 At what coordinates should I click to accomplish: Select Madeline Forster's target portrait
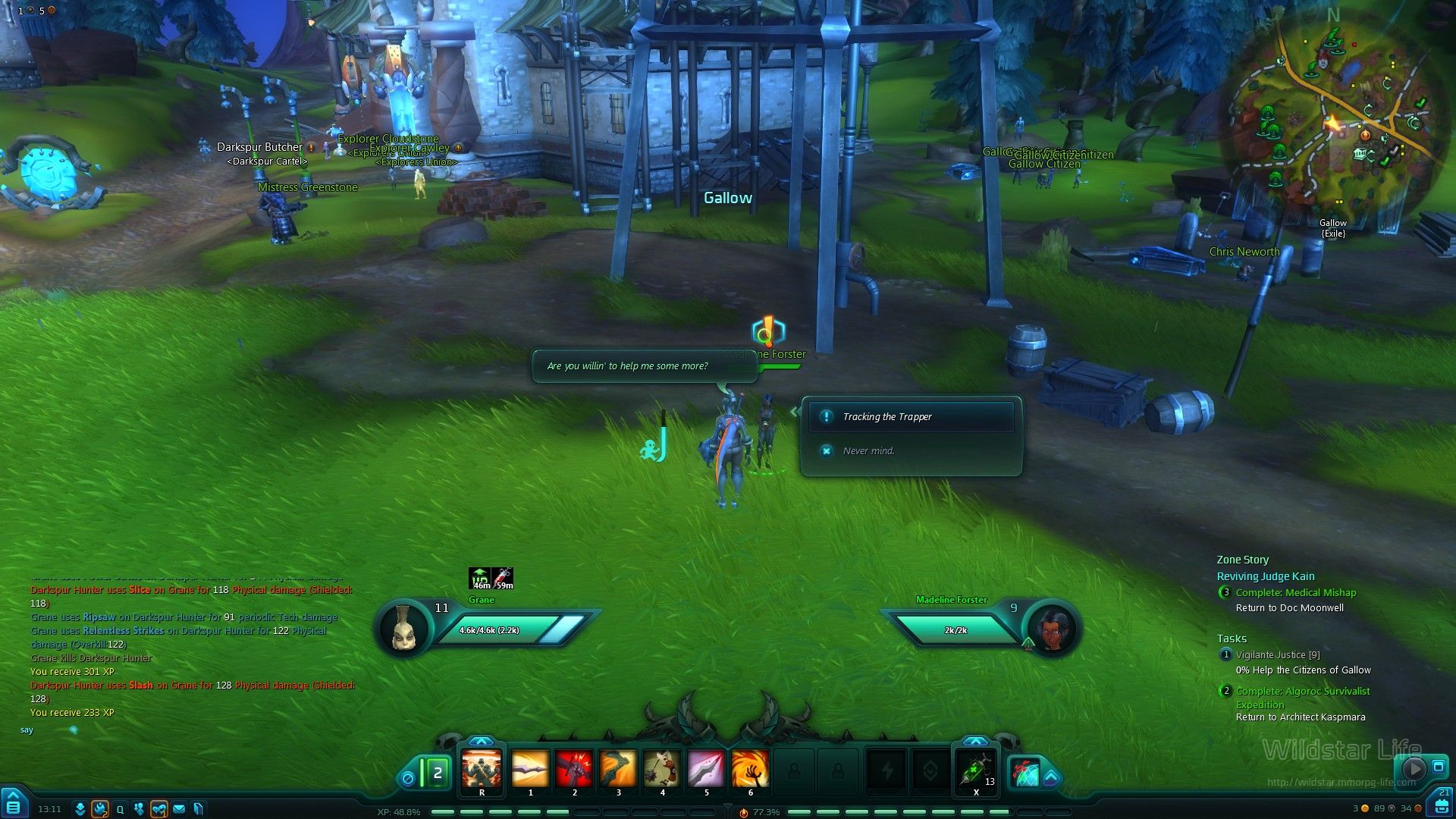tap(1051, 629)
